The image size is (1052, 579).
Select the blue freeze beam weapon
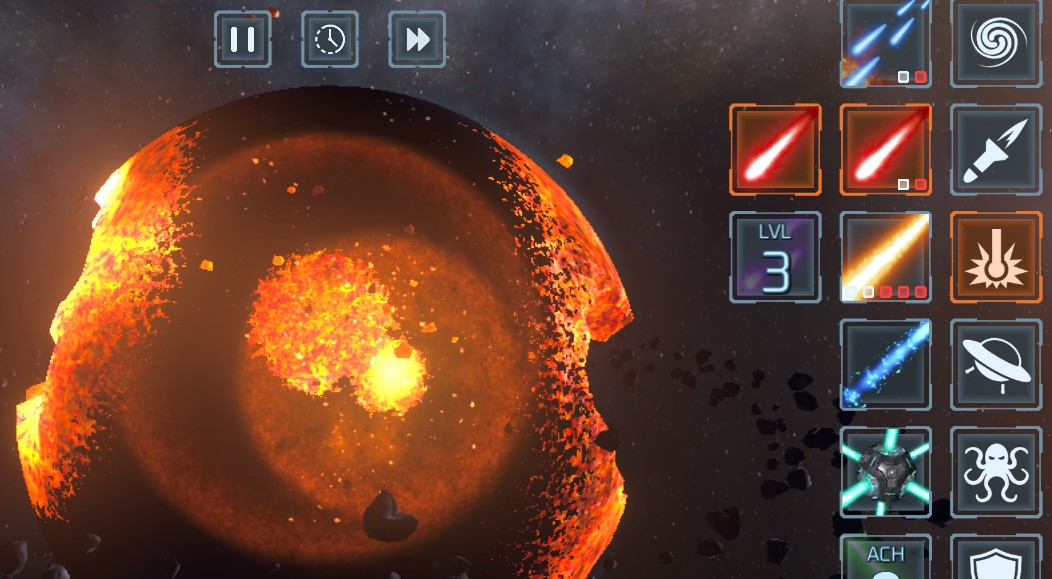tap(885, 365)
